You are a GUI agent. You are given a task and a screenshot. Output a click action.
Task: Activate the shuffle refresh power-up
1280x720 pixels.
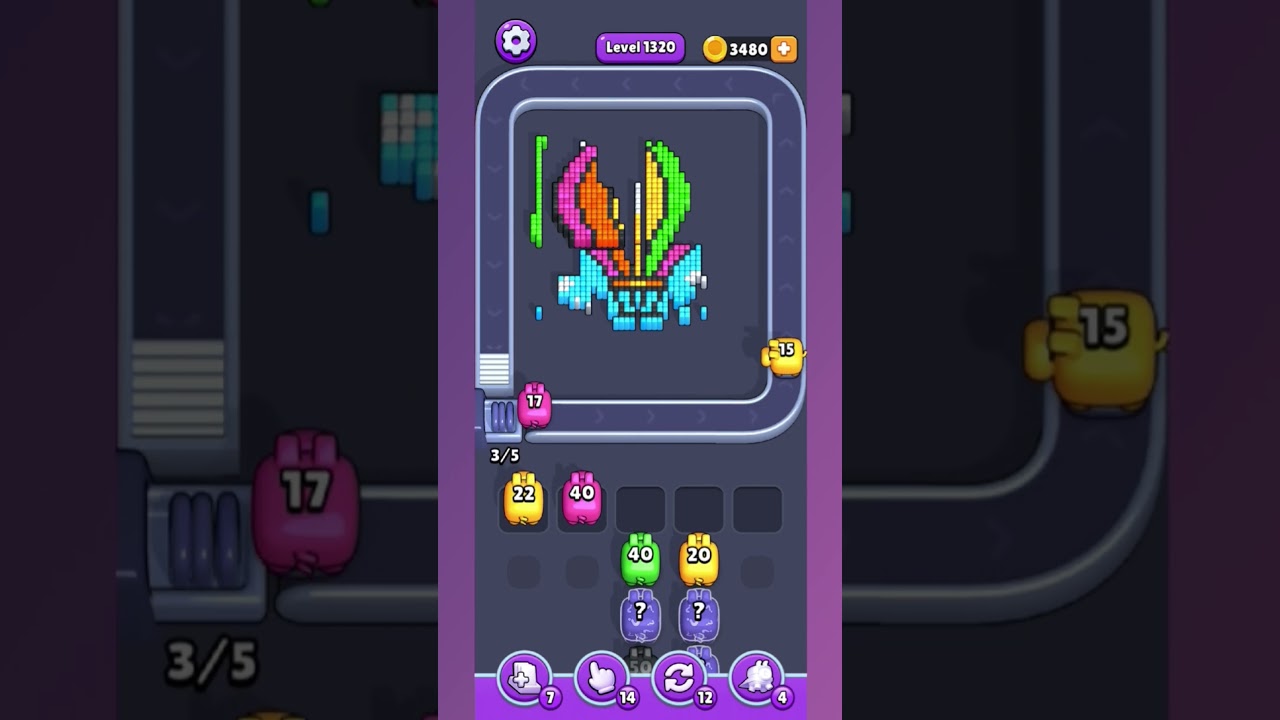(679, 679)
